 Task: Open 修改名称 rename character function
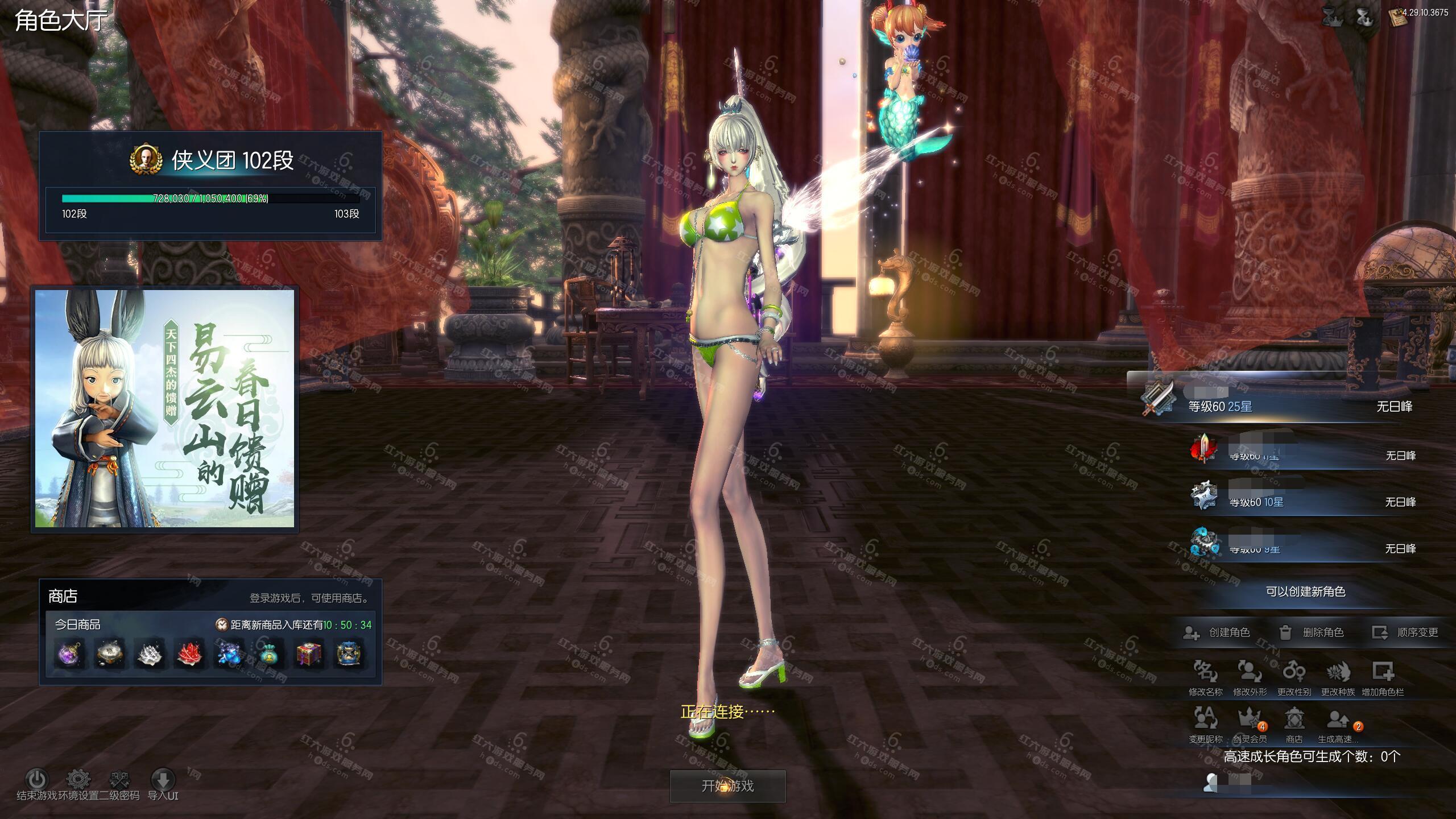click(x=1205, y=677)
